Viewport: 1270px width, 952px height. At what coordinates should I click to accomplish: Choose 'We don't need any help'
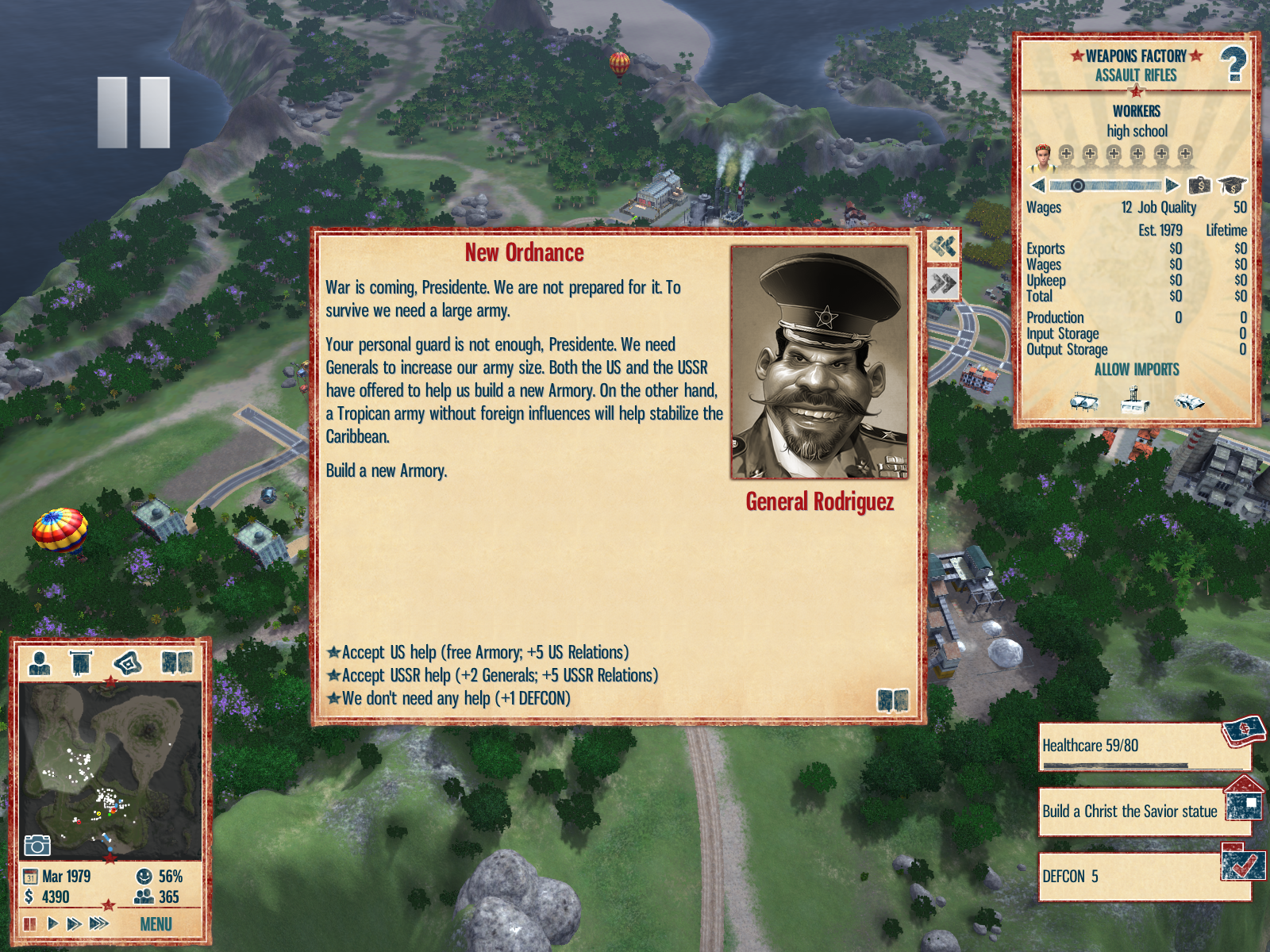455,699
